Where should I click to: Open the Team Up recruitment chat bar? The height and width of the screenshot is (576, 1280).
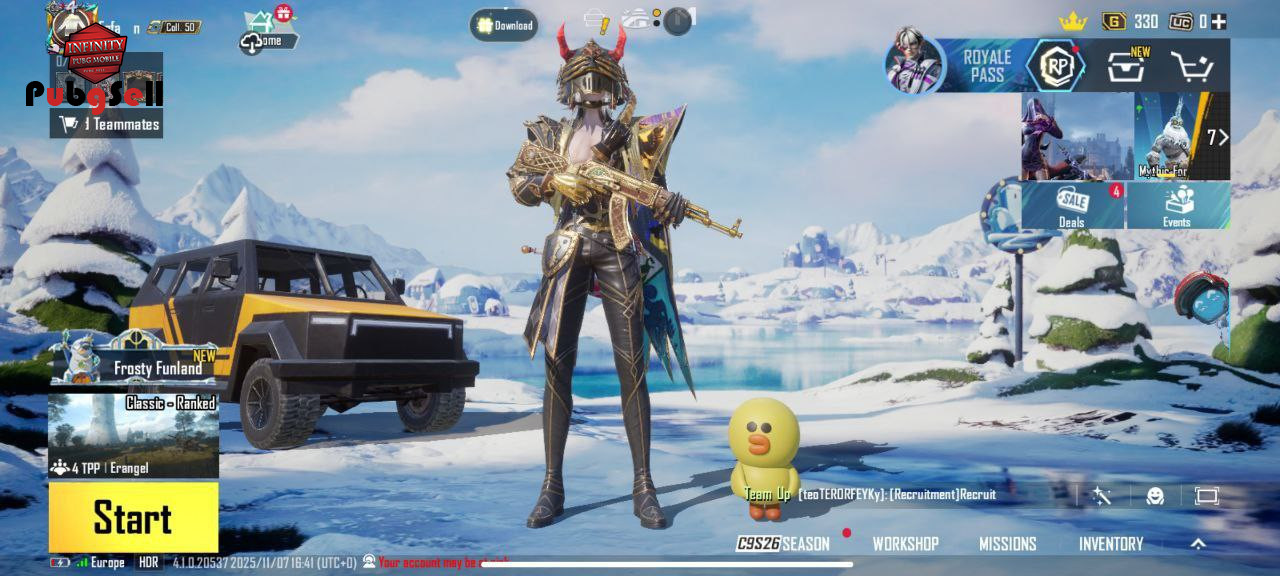coord(900,494)
